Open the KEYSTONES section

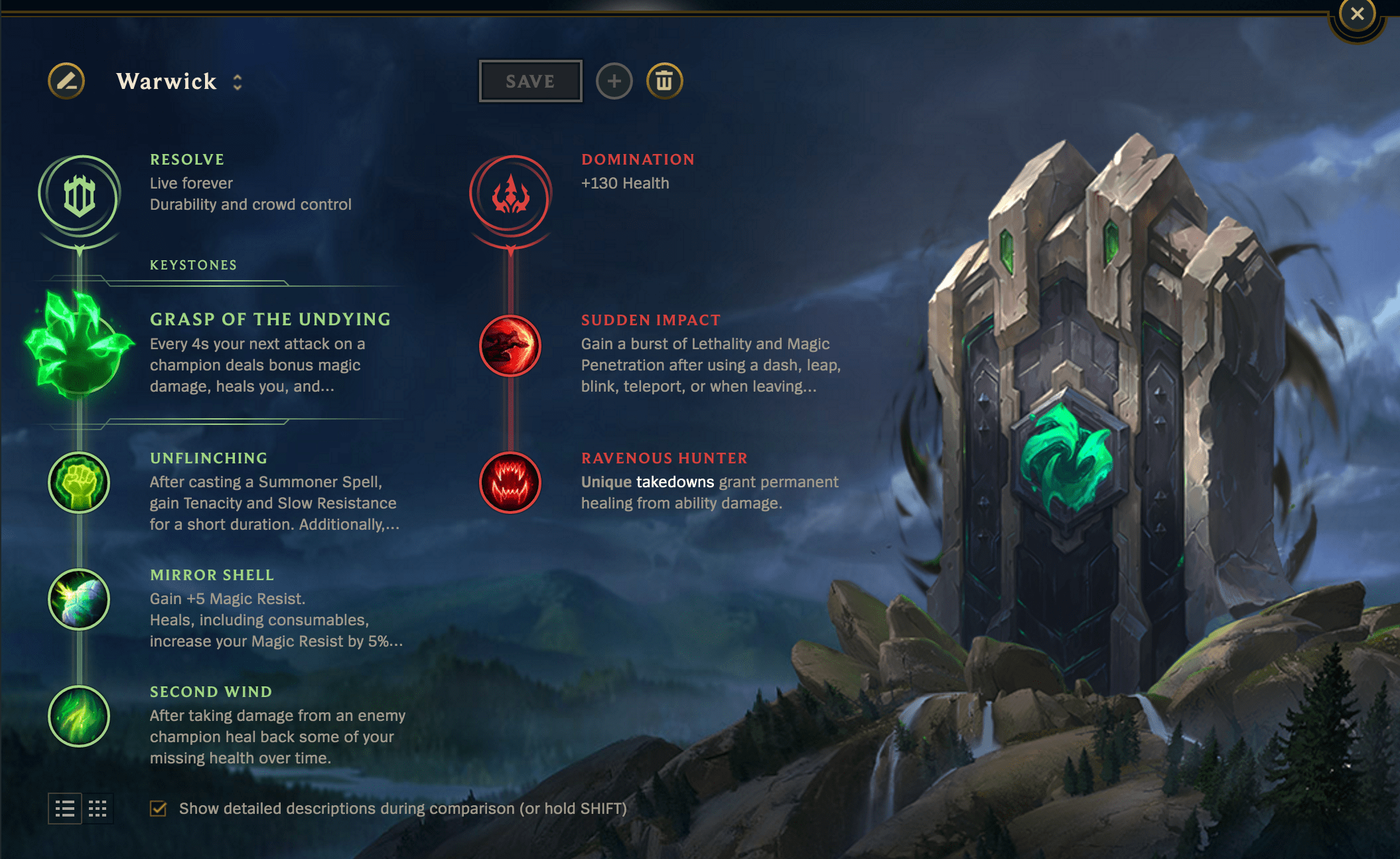pyautogui.click(x=193, y=265)
